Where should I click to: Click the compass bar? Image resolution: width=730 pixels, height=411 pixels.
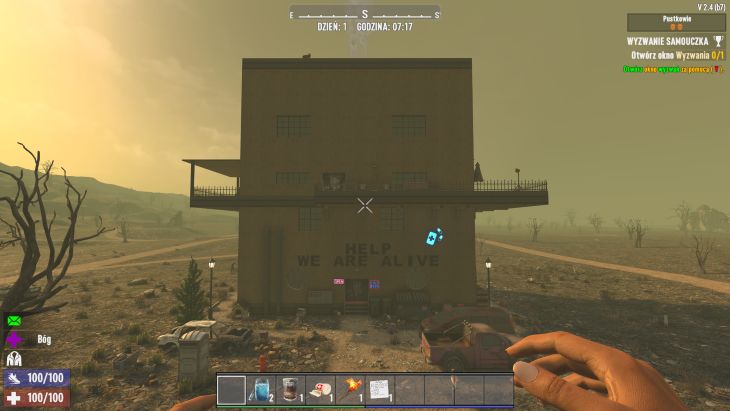[x=365, y=13]
